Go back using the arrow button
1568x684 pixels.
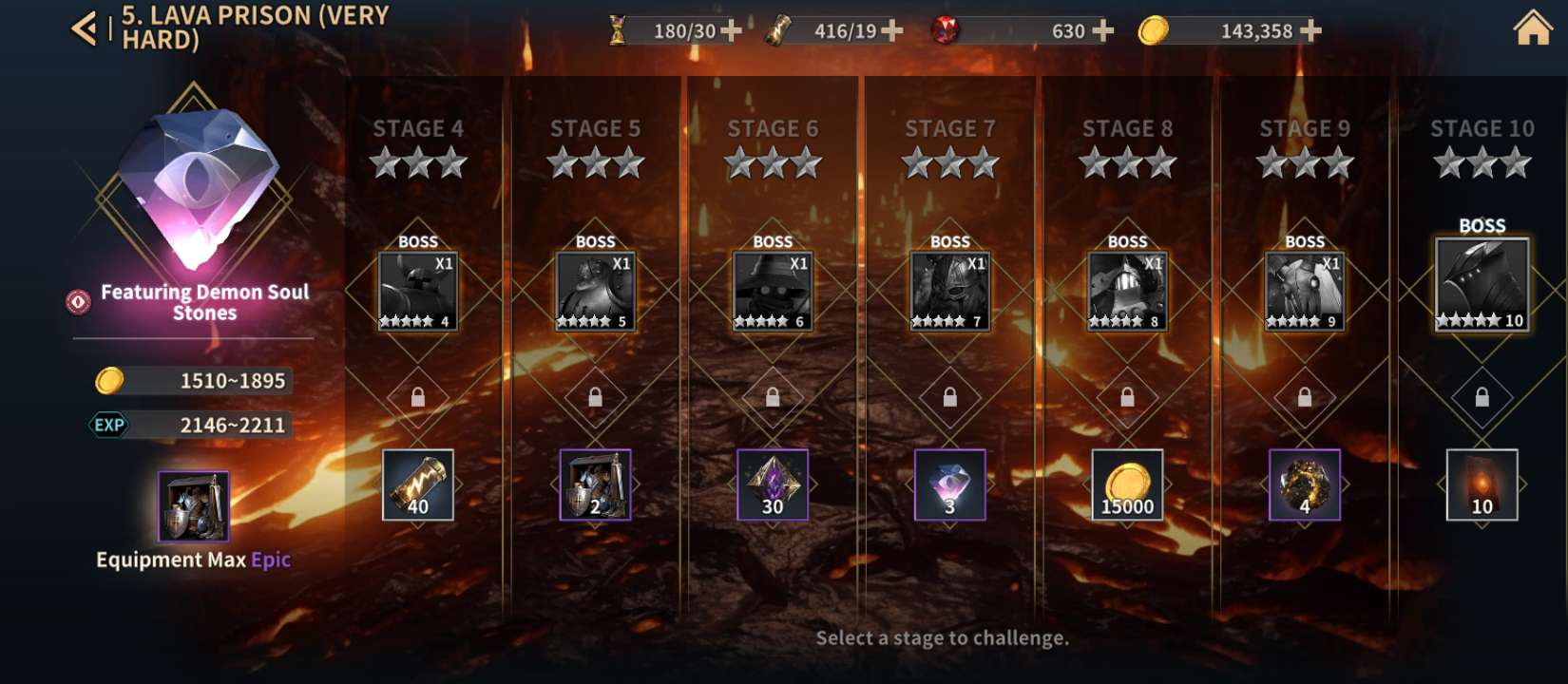[85, 28]
